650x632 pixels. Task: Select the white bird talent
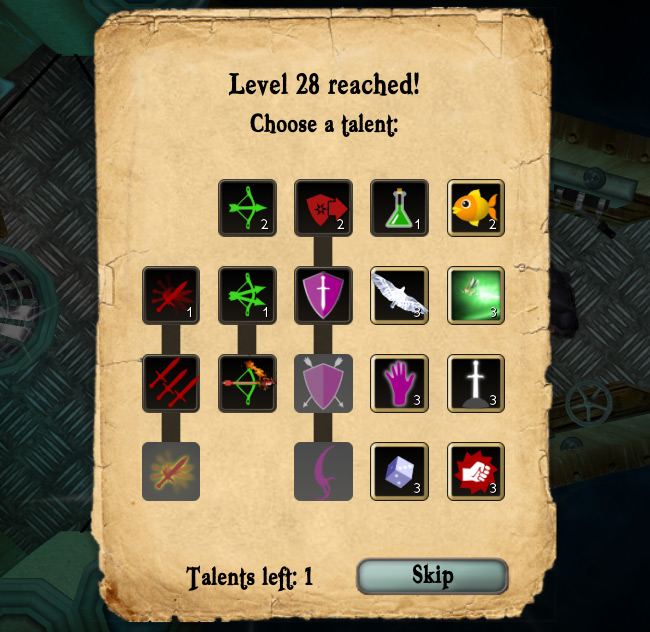click(x=400, y=296)
